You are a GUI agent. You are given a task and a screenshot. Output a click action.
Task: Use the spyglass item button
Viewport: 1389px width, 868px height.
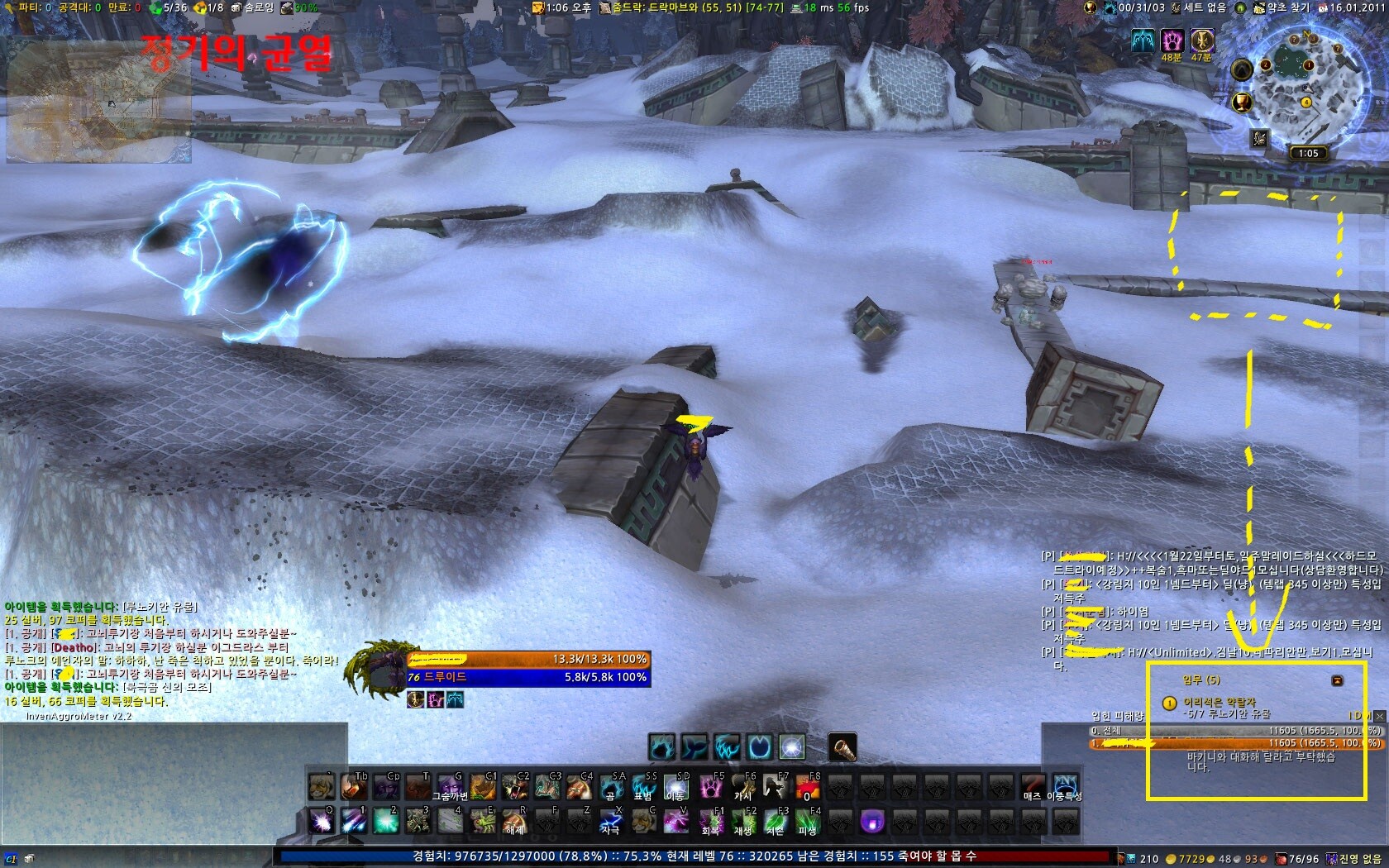point(842,746)
